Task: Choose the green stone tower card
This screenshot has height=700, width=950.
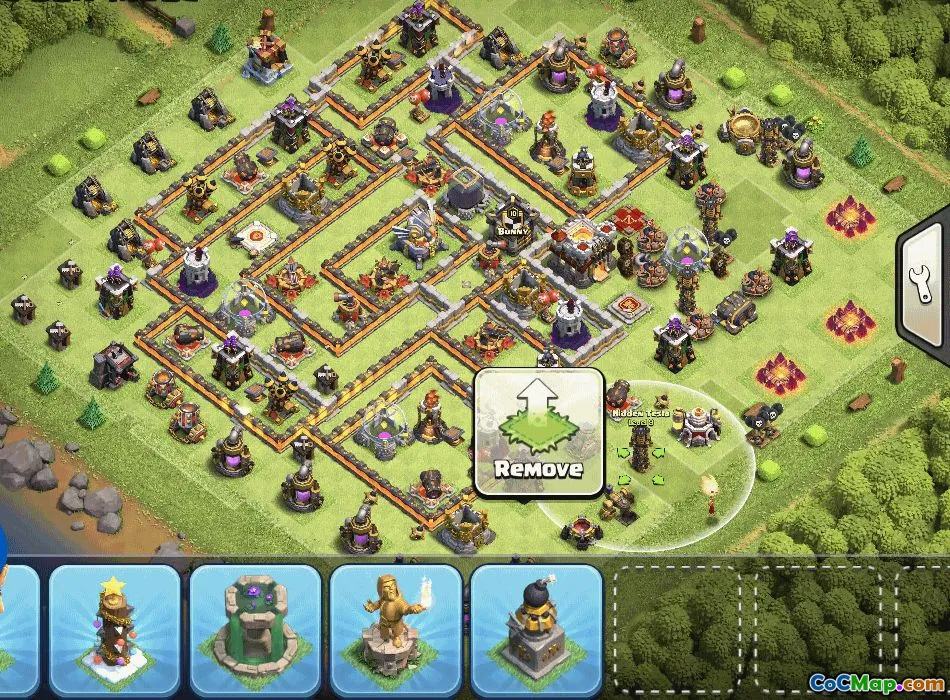Action: tap(255, 630)
